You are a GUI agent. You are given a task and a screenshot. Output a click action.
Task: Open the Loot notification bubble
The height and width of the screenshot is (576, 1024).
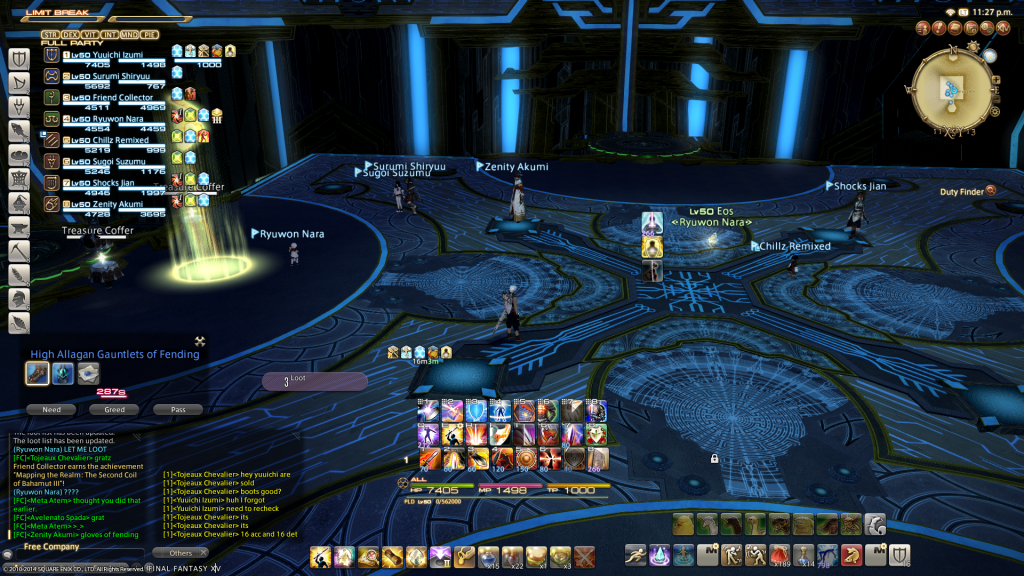point(314,381)
